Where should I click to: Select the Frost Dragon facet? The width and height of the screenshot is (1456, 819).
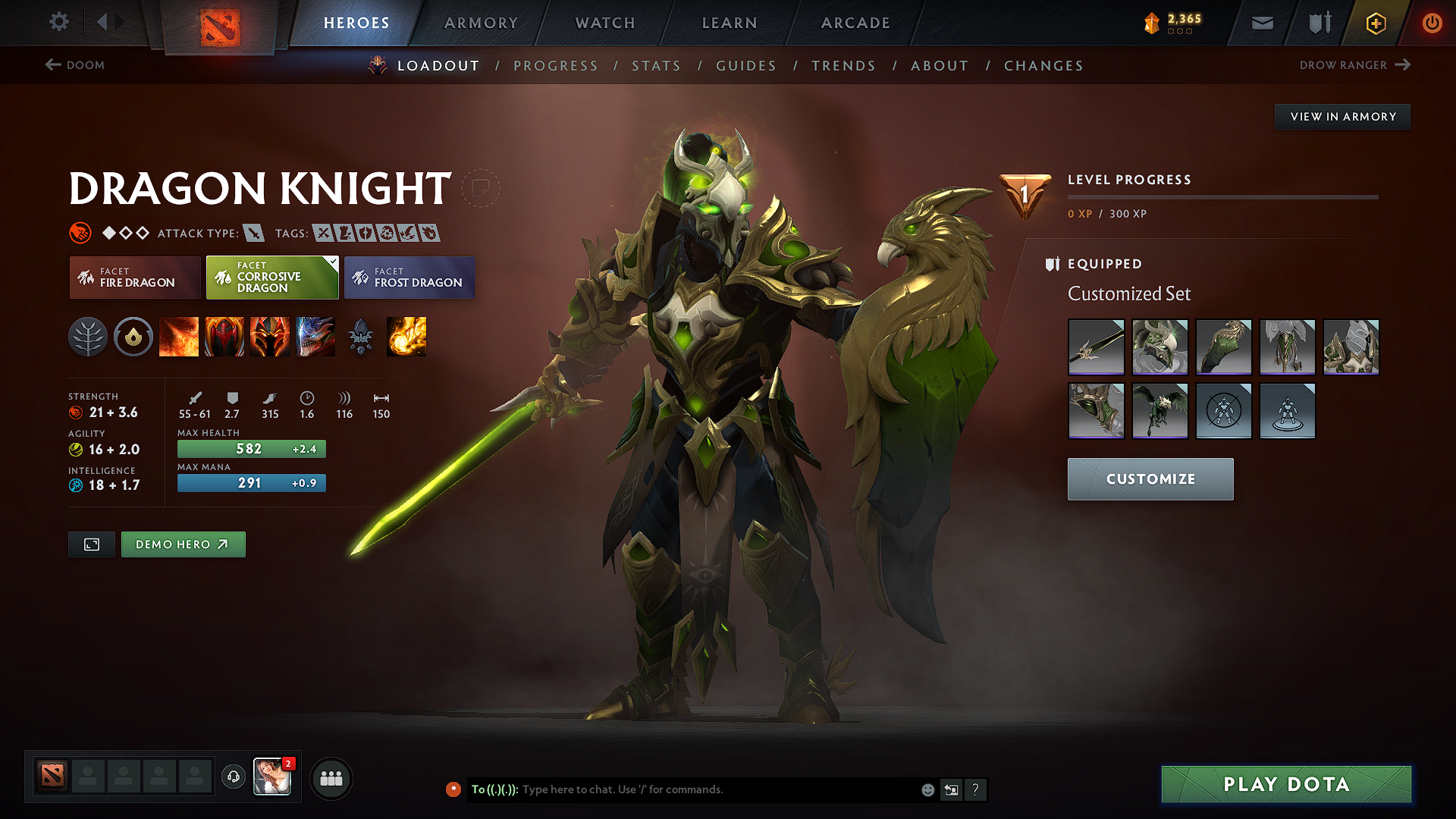point(409,278)
